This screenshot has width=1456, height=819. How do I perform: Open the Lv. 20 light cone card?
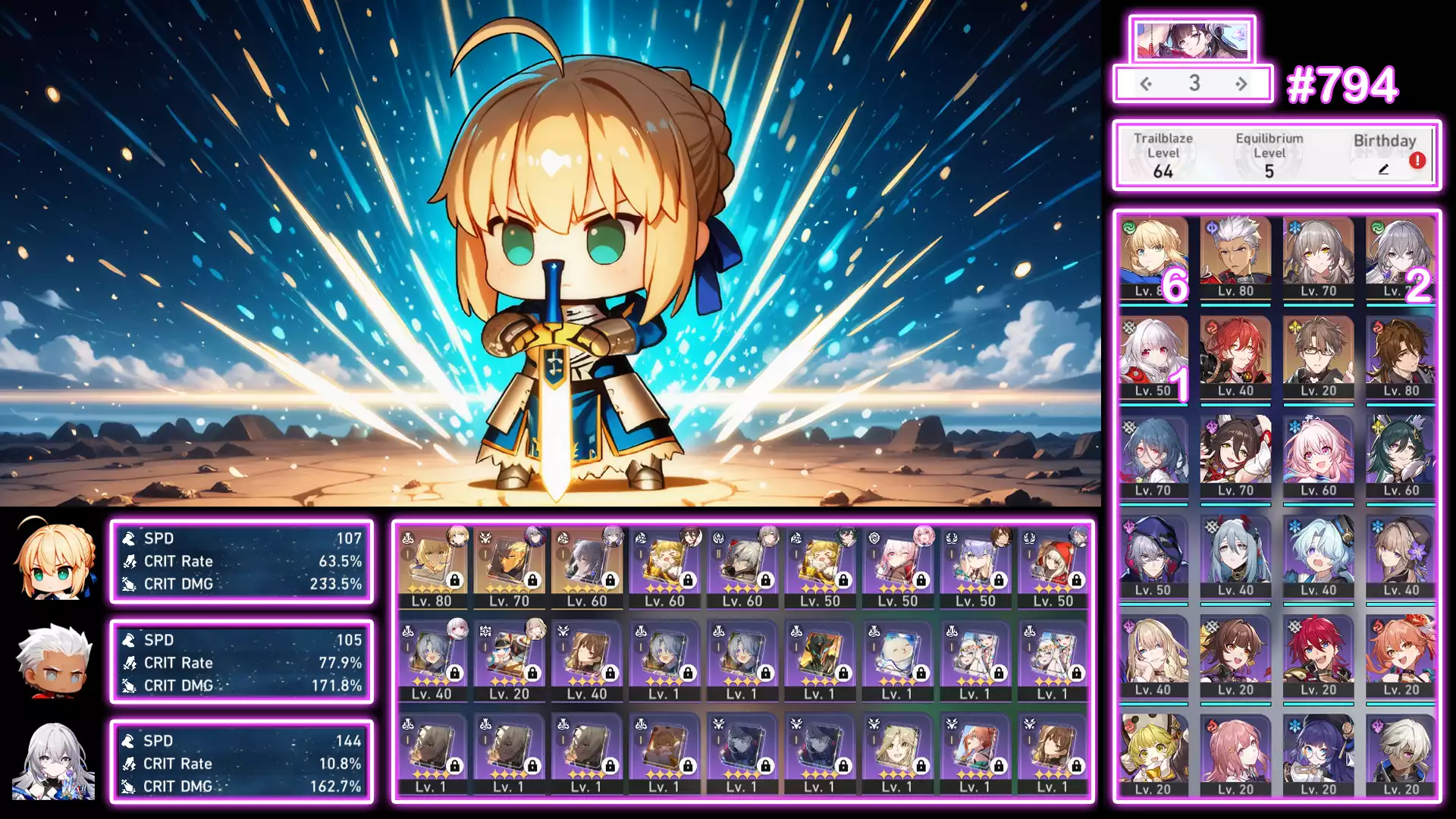510,659
